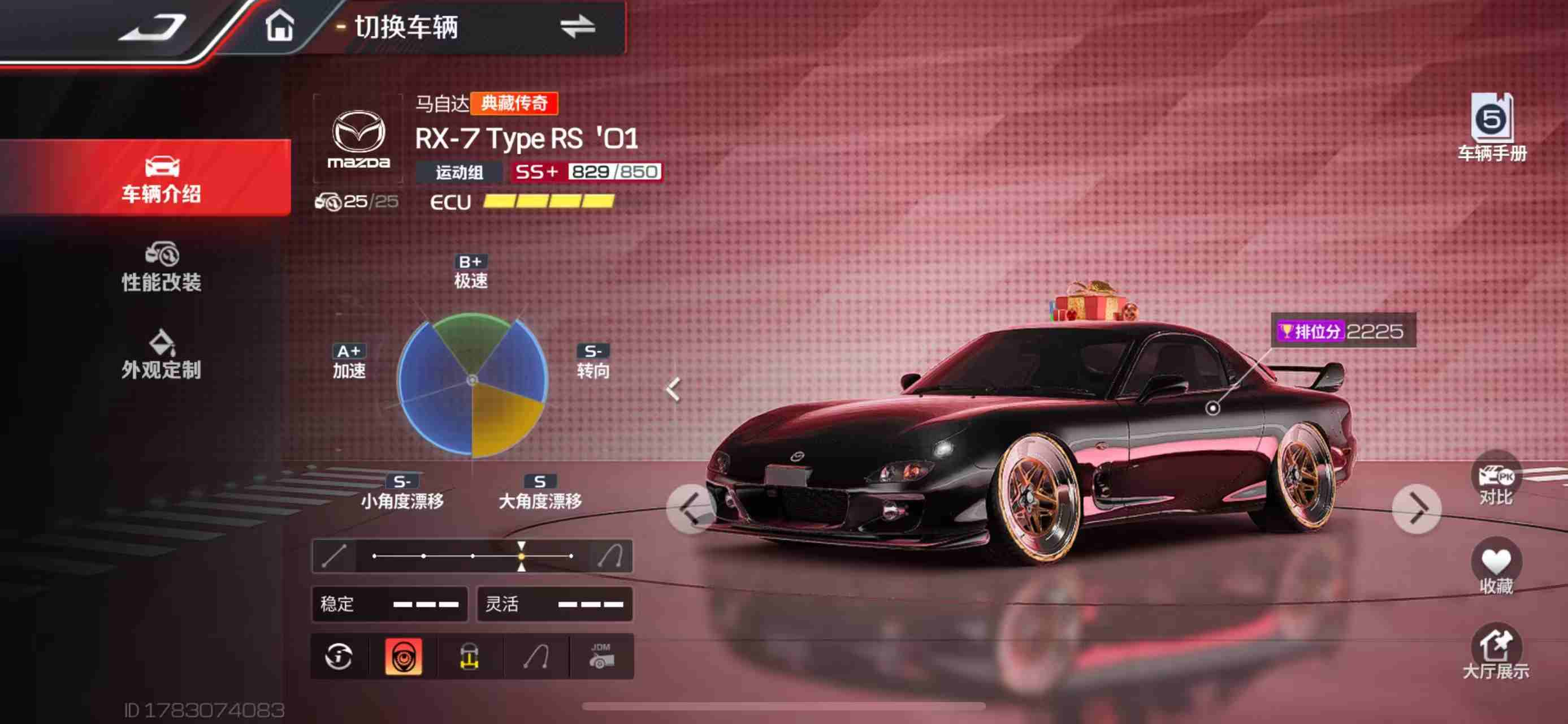Go back using the top-left arrow

[153, 27]
